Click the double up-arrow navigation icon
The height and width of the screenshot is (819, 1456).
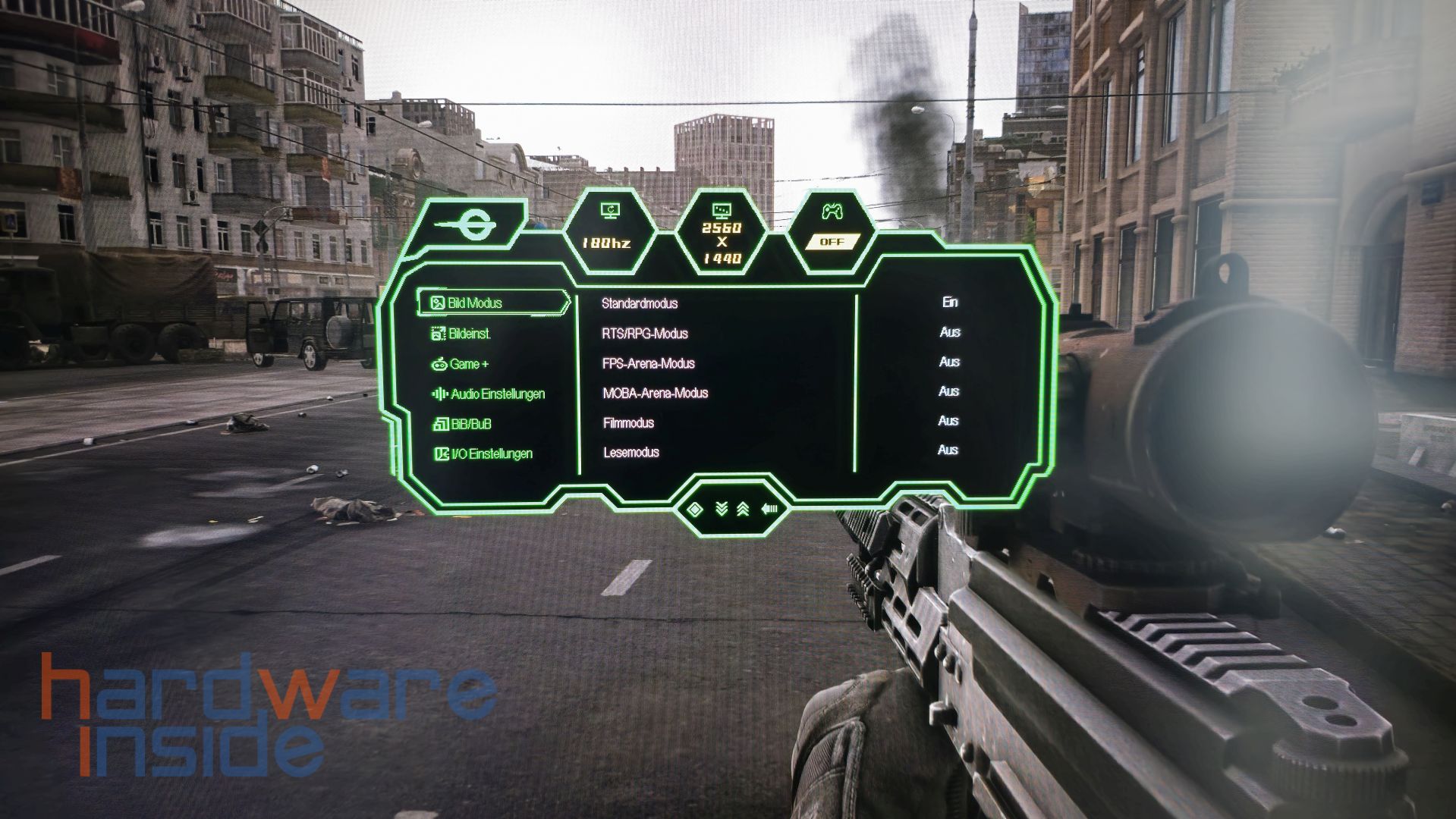click(744, 509)
